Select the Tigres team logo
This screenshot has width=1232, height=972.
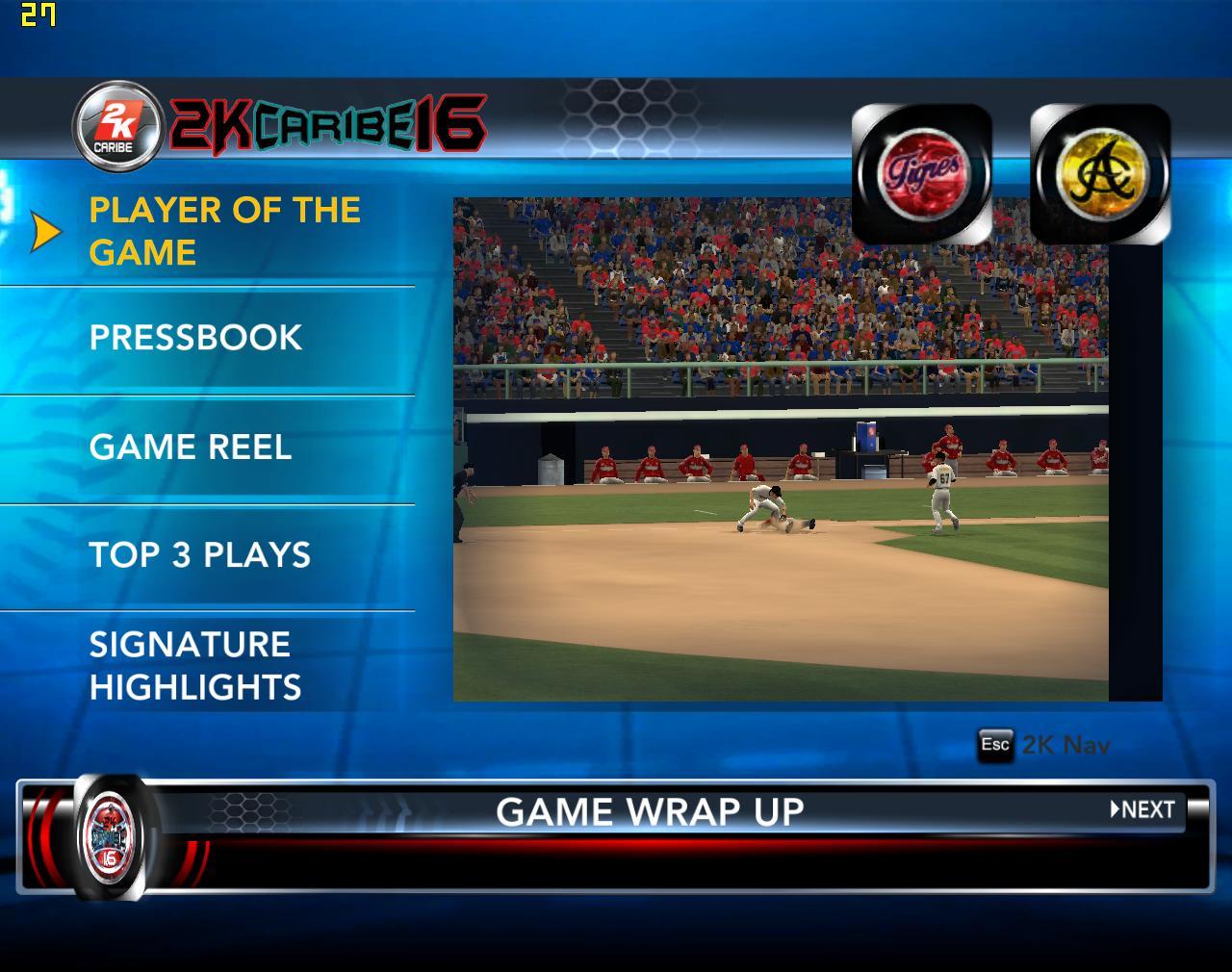click(921, 174)
